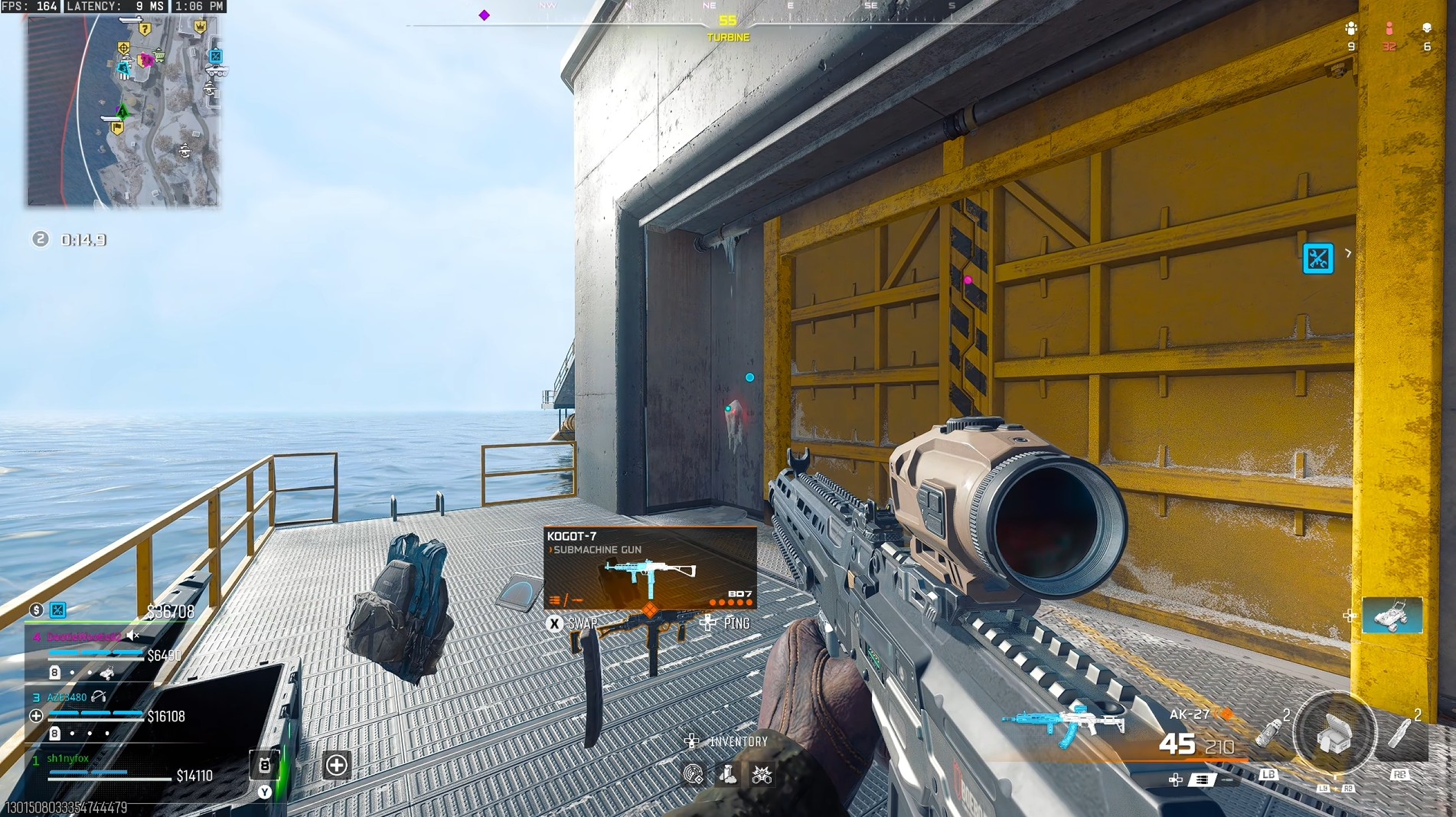Image resolution: width=1456 pixels, height=817 pixels.
Task: Click the chevron beside the wall workbench marker
Action: (x=1347, y=253)
